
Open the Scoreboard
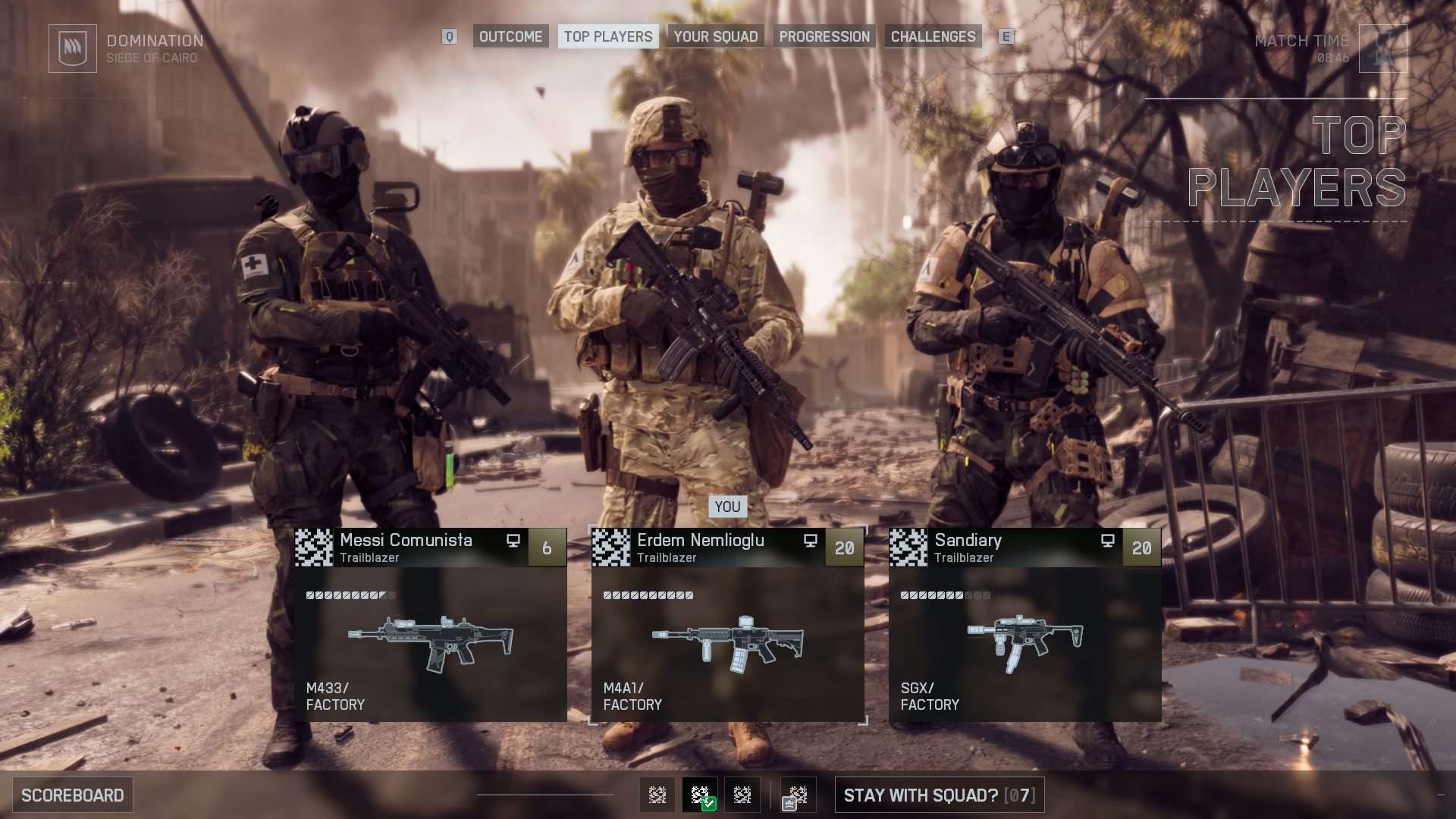coord(73,795)
